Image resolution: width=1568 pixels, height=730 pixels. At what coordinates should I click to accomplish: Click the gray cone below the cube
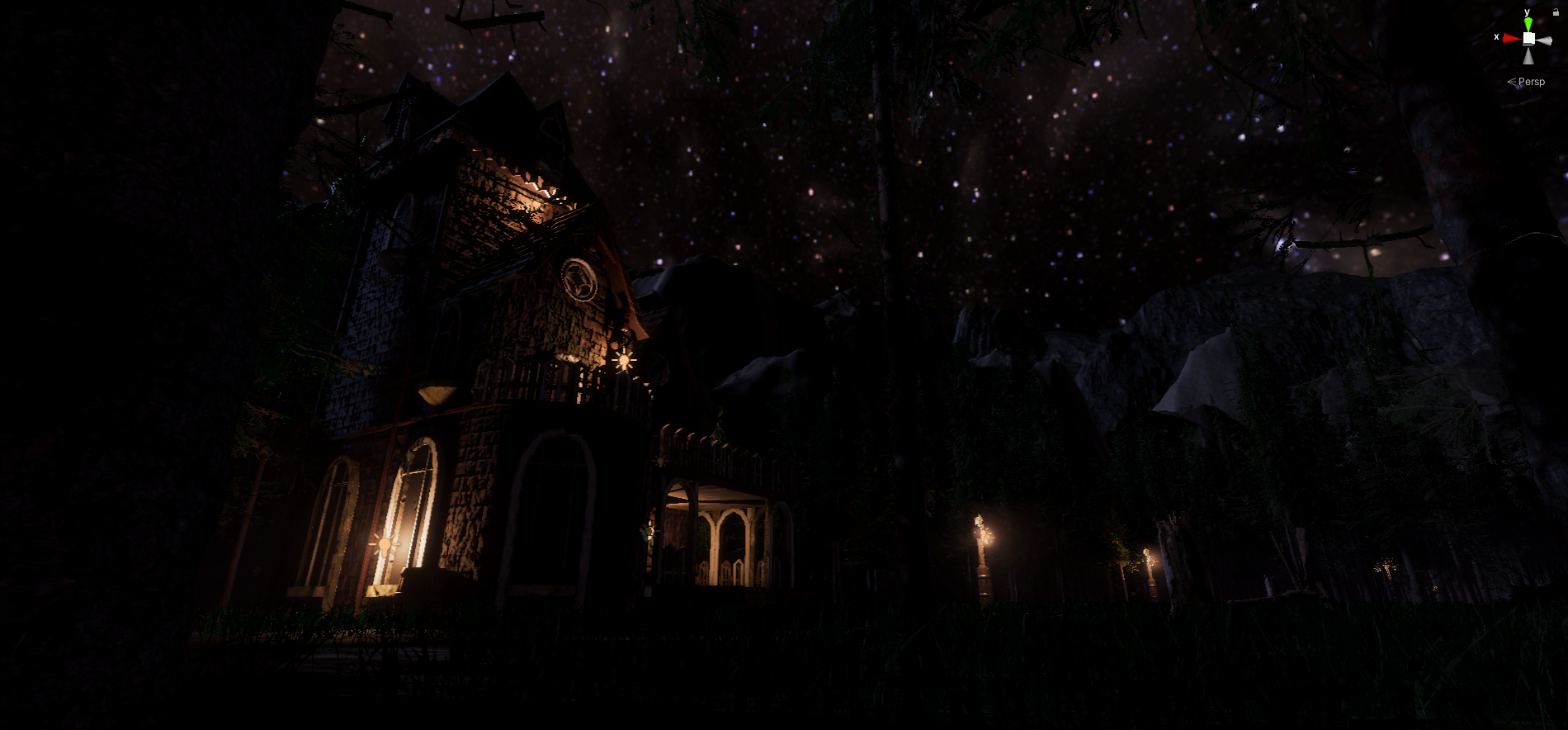point(1528,56)
